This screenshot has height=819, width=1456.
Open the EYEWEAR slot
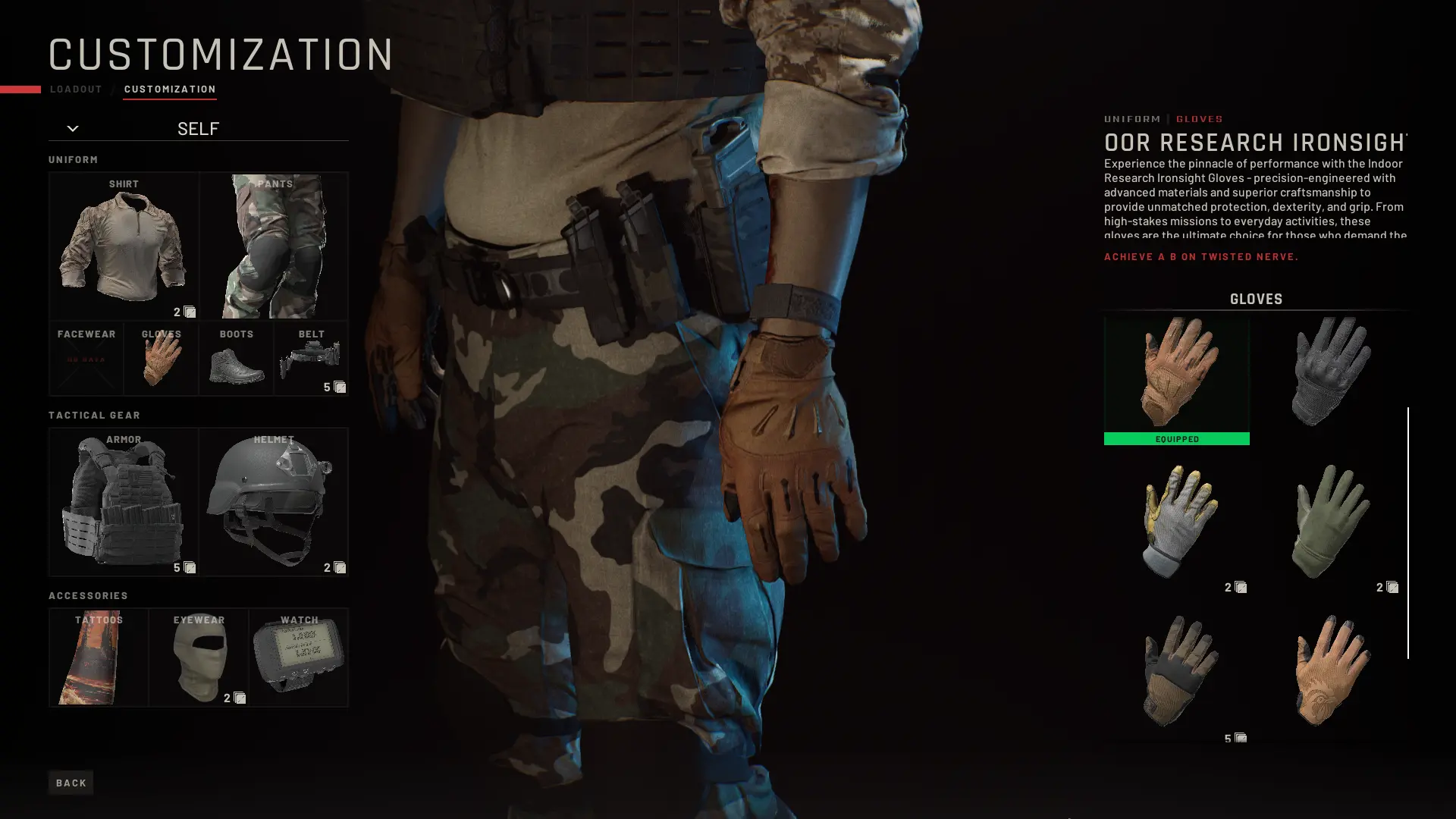coord(199,657)
